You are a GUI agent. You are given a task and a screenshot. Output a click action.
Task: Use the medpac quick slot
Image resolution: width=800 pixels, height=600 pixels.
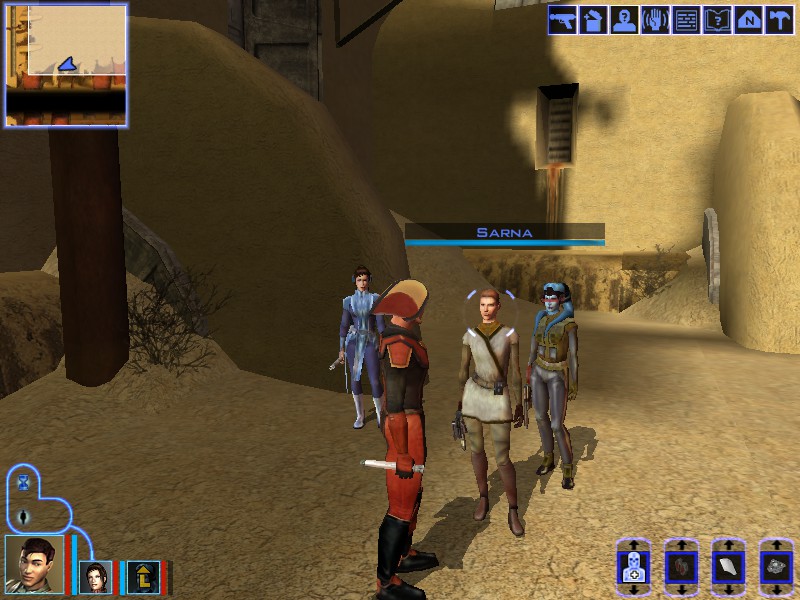(633, 567)
